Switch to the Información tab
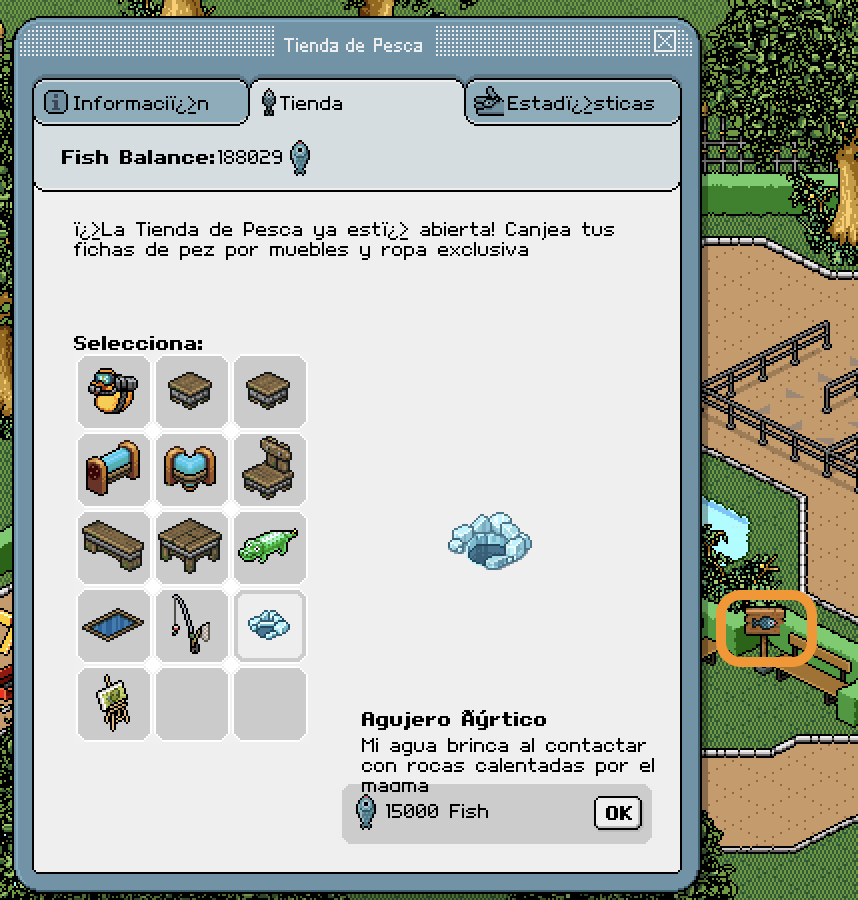 point(140,103)
